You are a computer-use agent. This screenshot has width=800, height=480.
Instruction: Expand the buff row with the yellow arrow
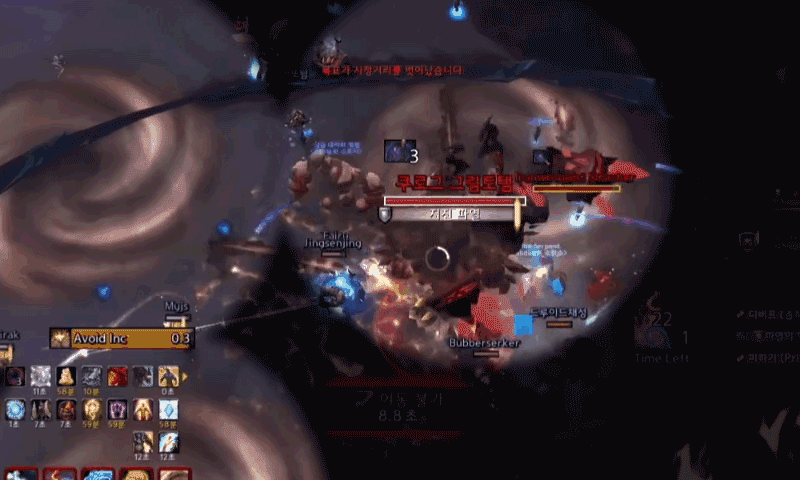coord(184,376)
